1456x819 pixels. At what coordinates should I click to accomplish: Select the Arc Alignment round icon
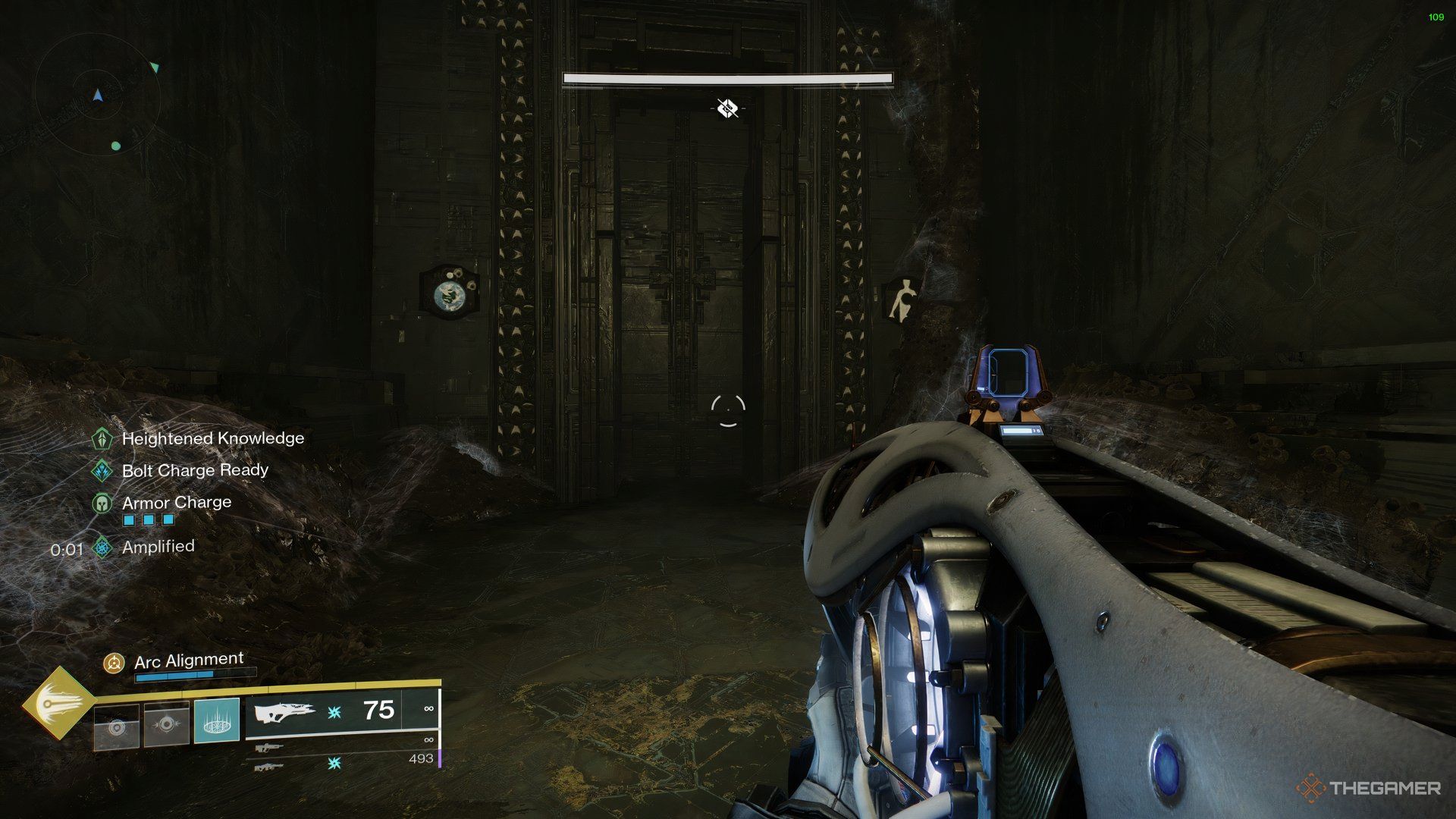tap(114, 664)
